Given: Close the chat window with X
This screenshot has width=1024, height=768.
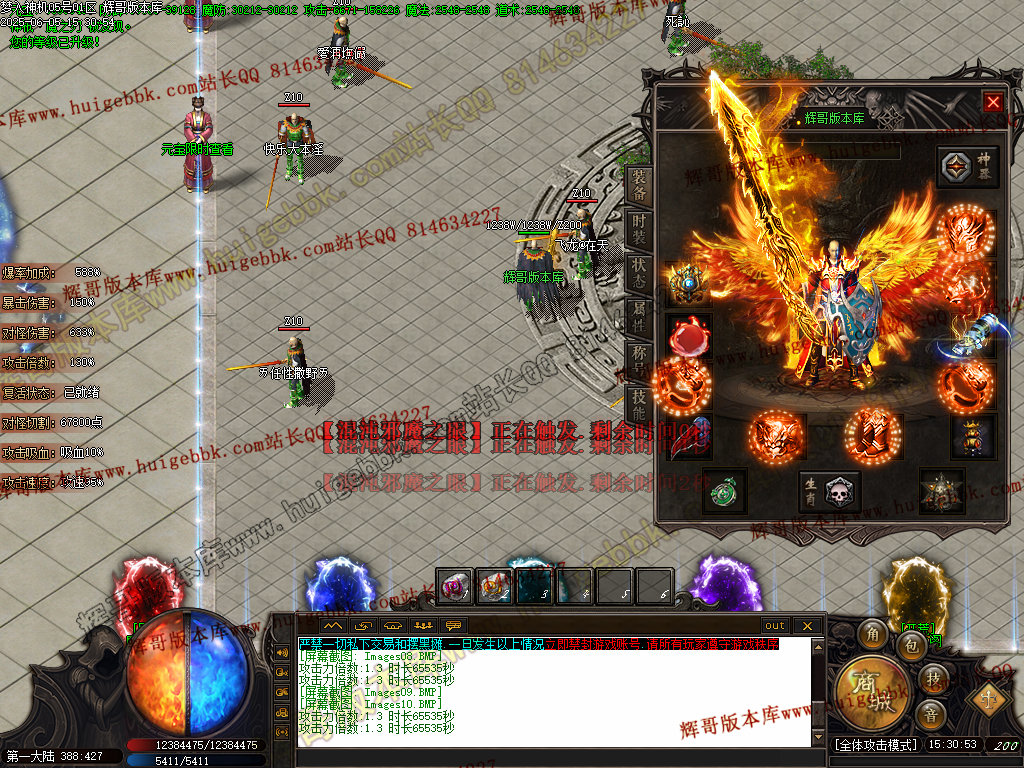Looking at the screenshot, I should point(807,626).
